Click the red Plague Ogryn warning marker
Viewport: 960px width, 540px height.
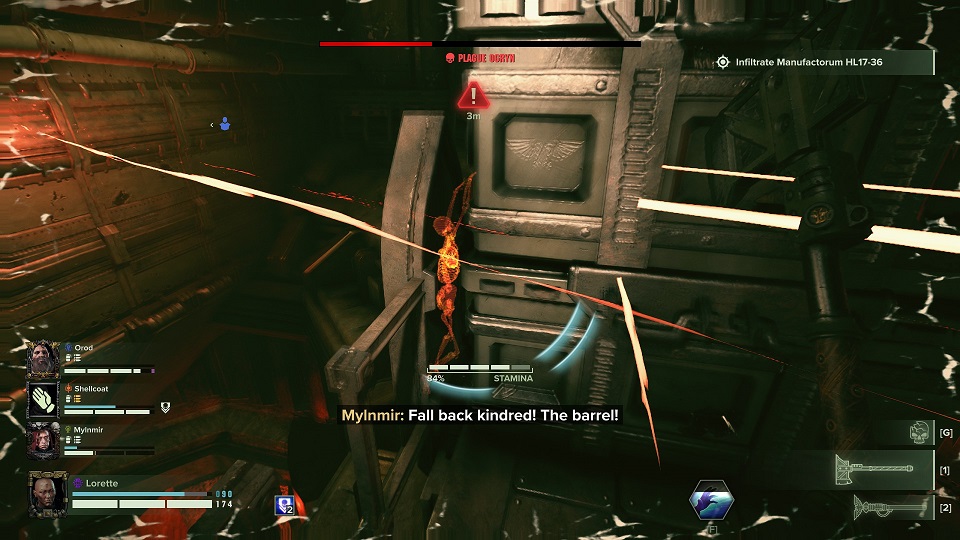pos(473,97)
